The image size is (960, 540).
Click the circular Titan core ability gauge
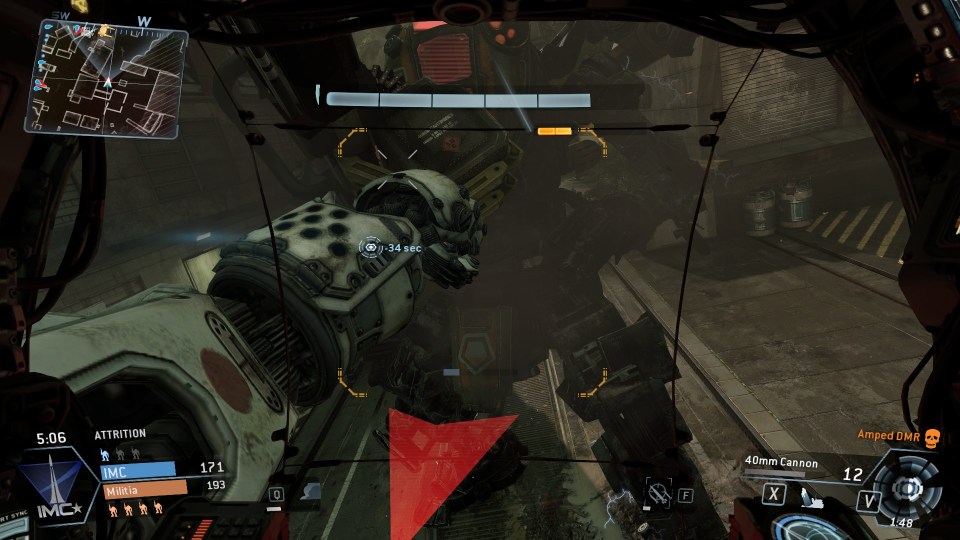click(x=906, y=487)
